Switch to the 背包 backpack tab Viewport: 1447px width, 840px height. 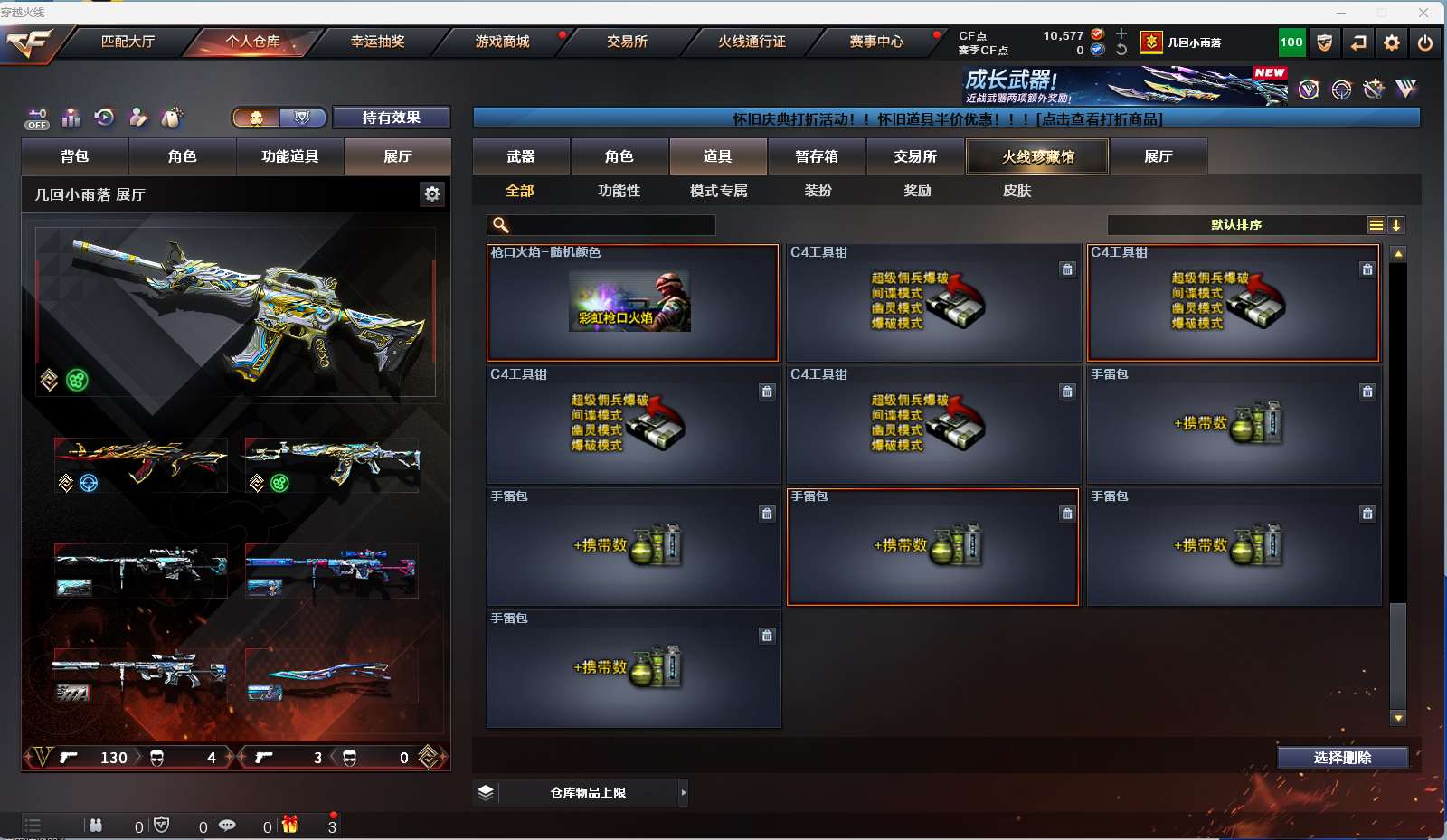[x=75, y=156]
